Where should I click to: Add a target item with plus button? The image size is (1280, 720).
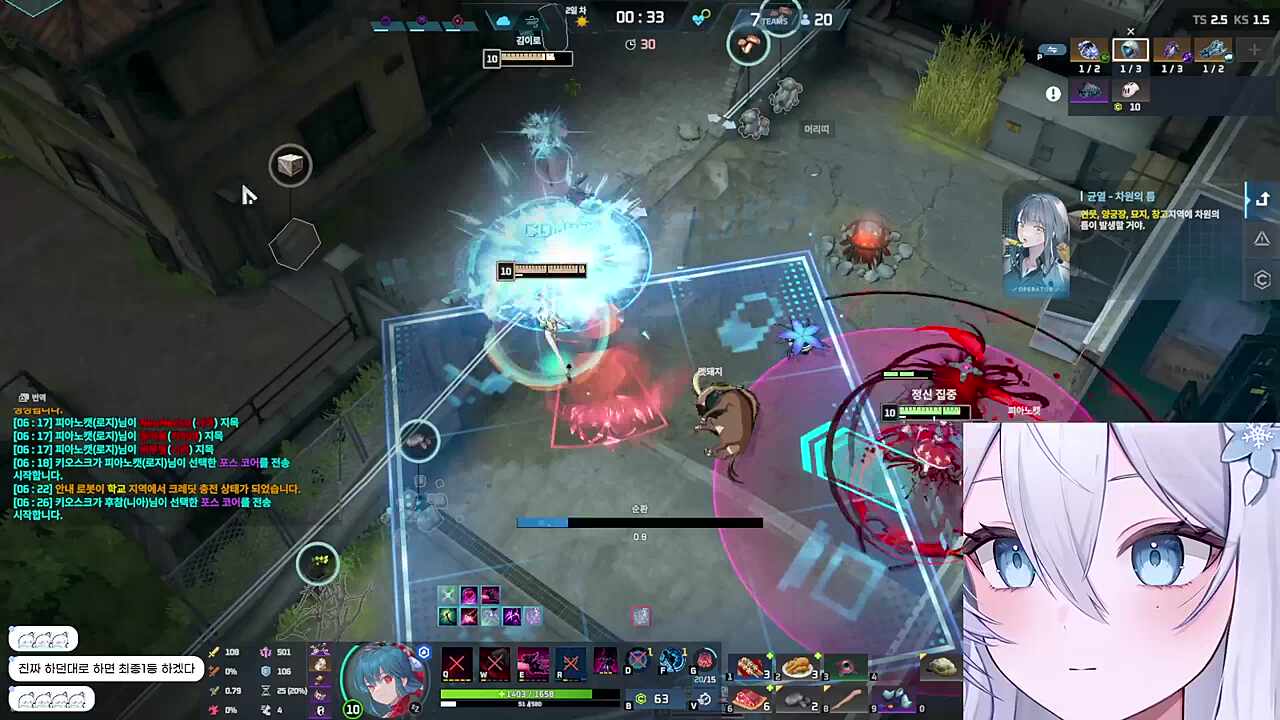[x=1254, y=50]
